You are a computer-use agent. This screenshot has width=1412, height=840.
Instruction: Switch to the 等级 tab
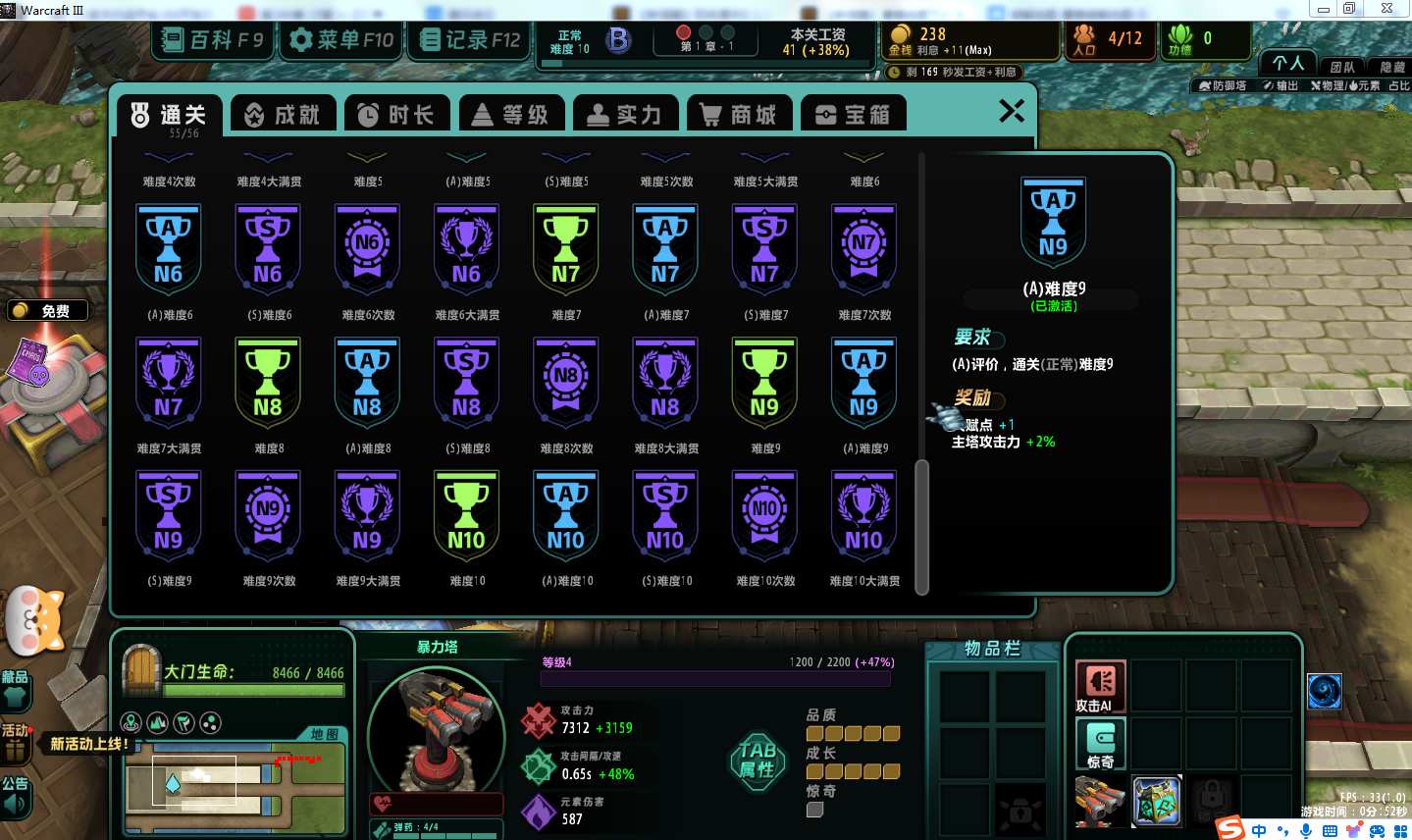(x=510, y=115)
